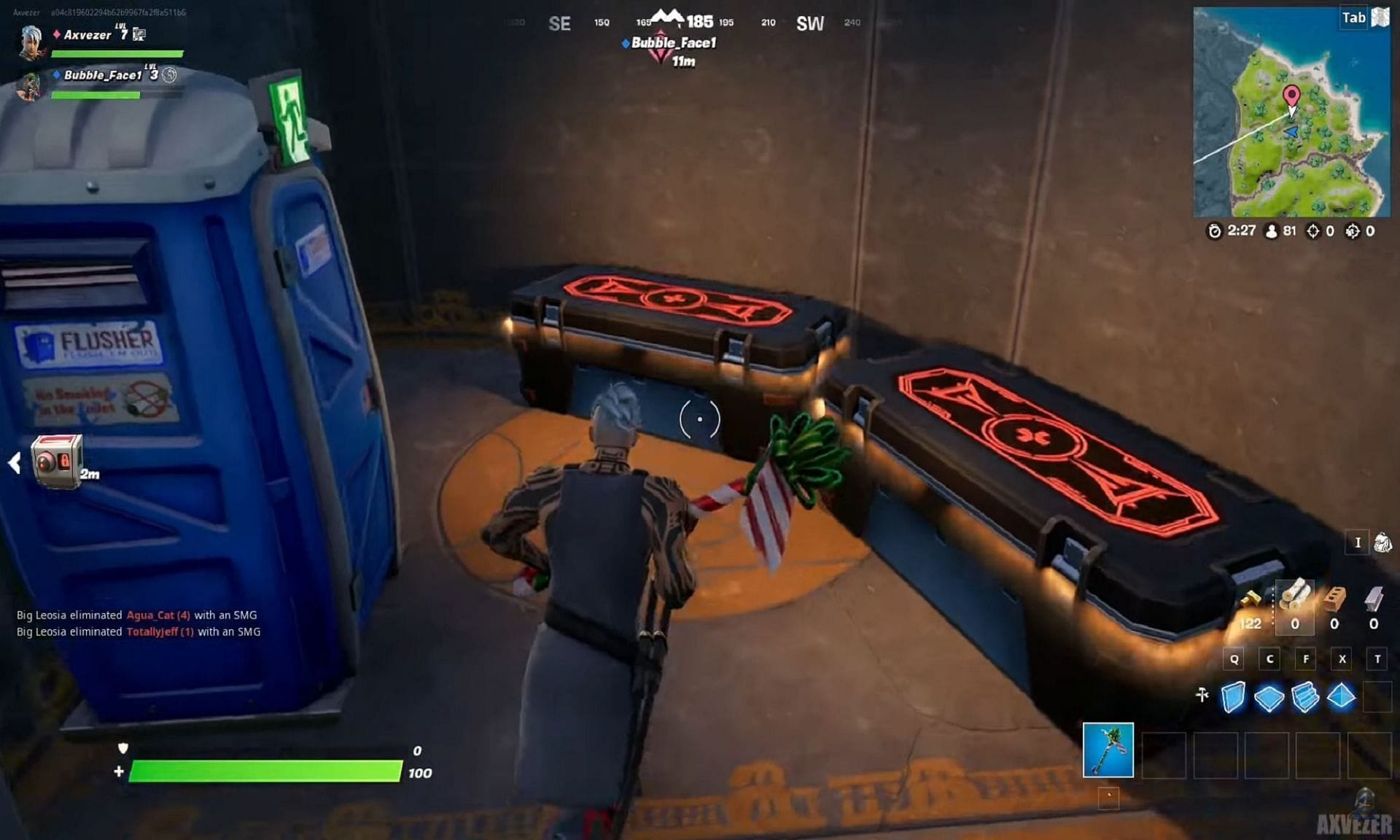Select brick building material

tap(1334, 599)
